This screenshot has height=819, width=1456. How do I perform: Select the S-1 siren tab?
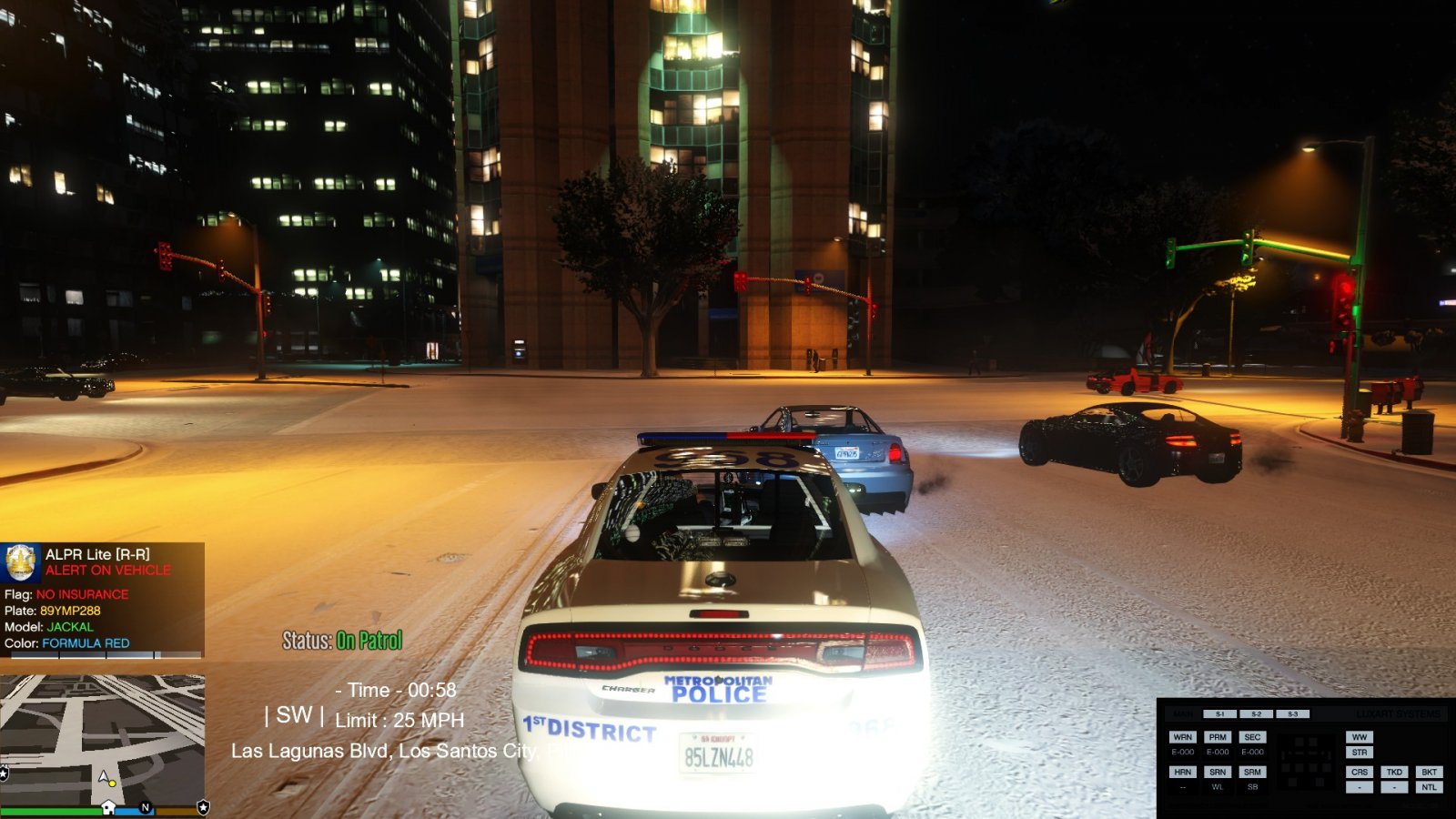(1220, 714)
